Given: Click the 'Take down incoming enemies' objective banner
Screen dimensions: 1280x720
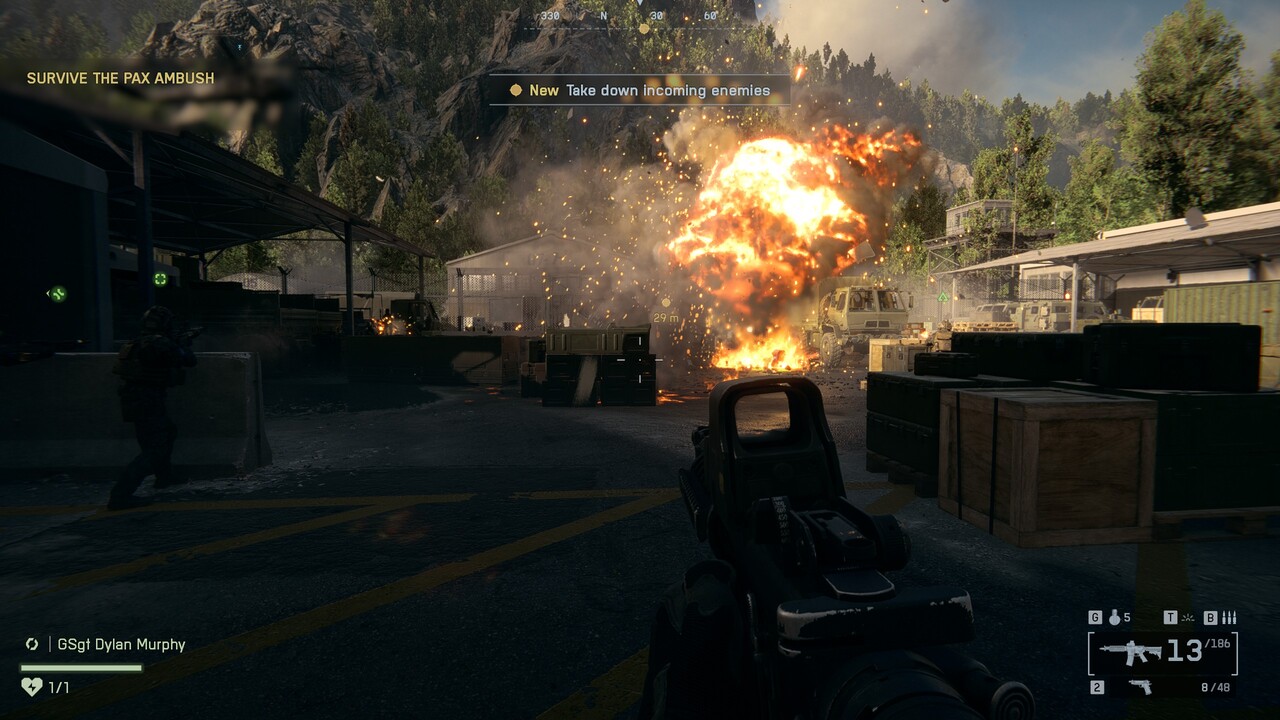Looking at the screenshot, I should click(x=640, y=90).
